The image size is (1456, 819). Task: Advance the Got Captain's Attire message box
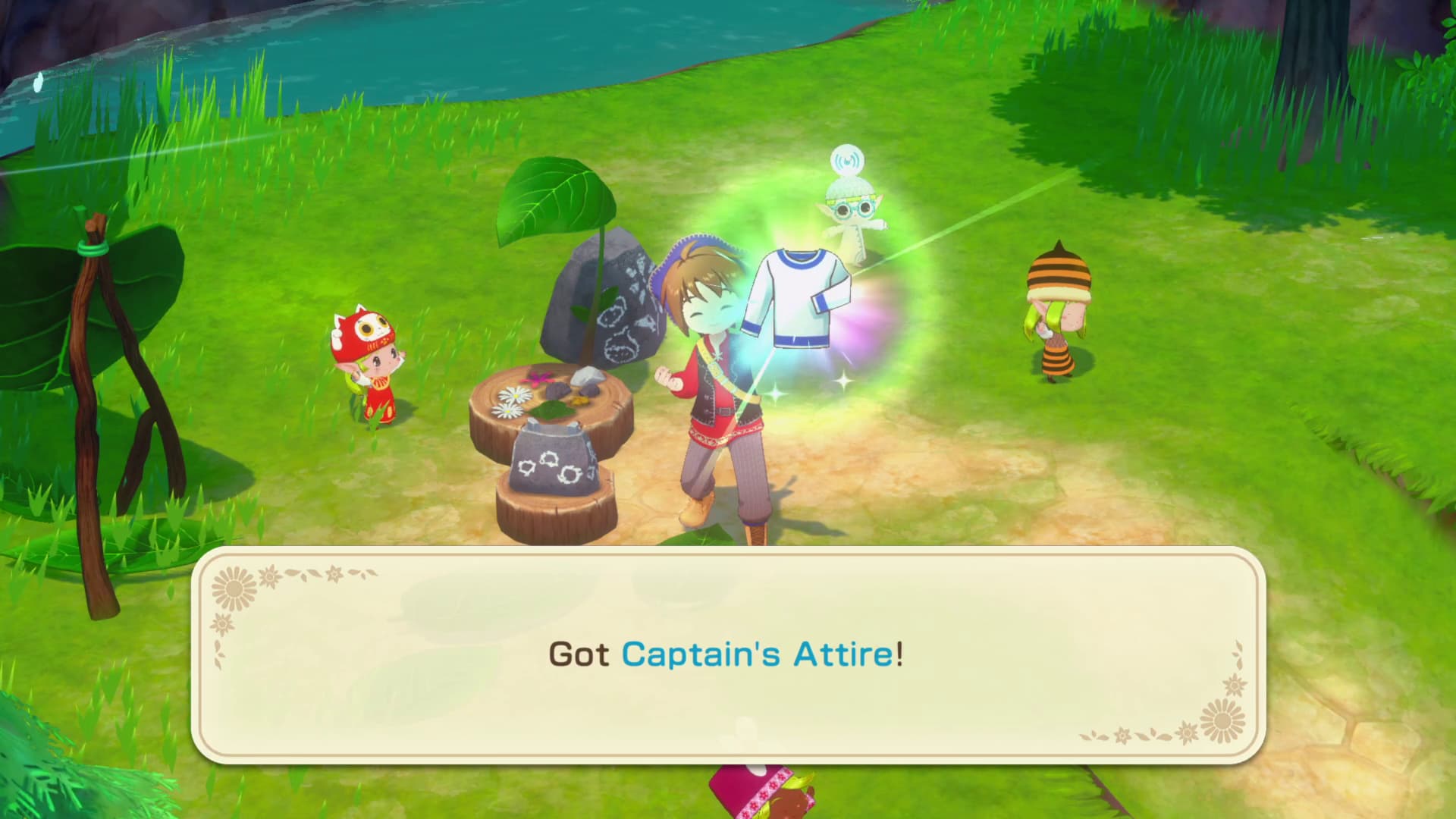tap(726, 654)
